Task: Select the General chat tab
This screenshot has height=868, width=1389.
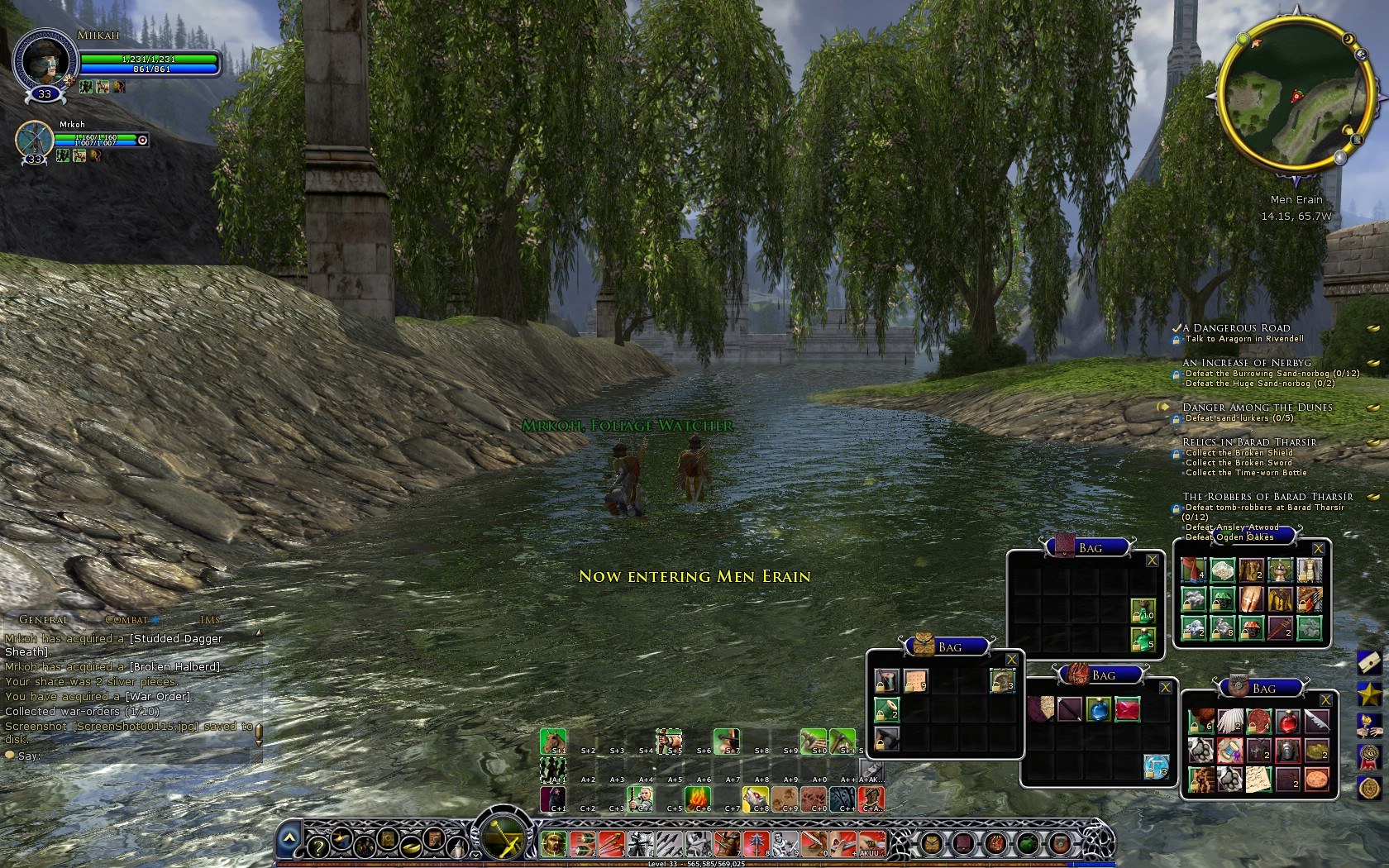Action: (44, 619)
